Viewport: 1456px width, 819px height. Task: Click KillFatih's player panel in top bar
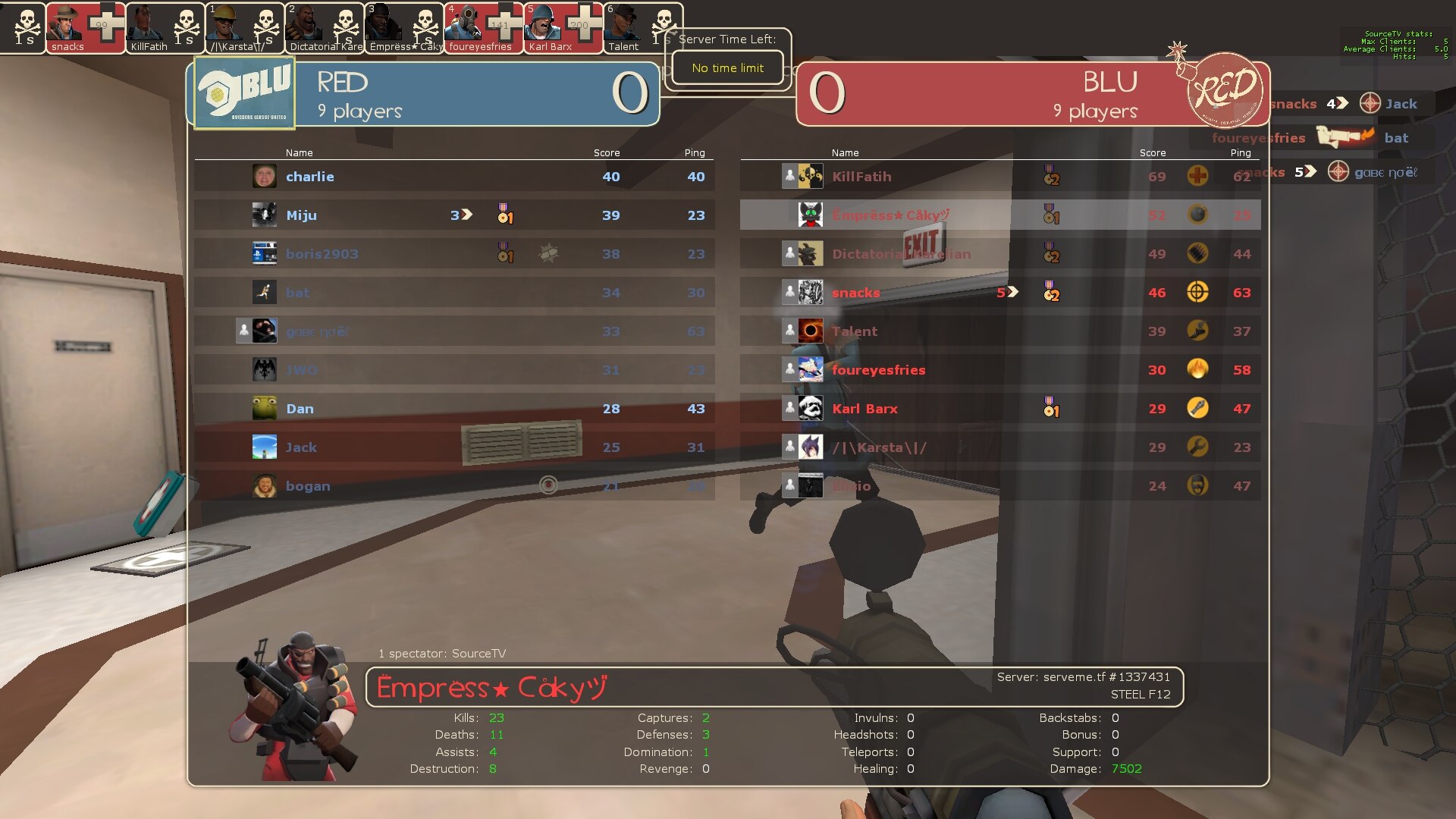tap(165, 28)
